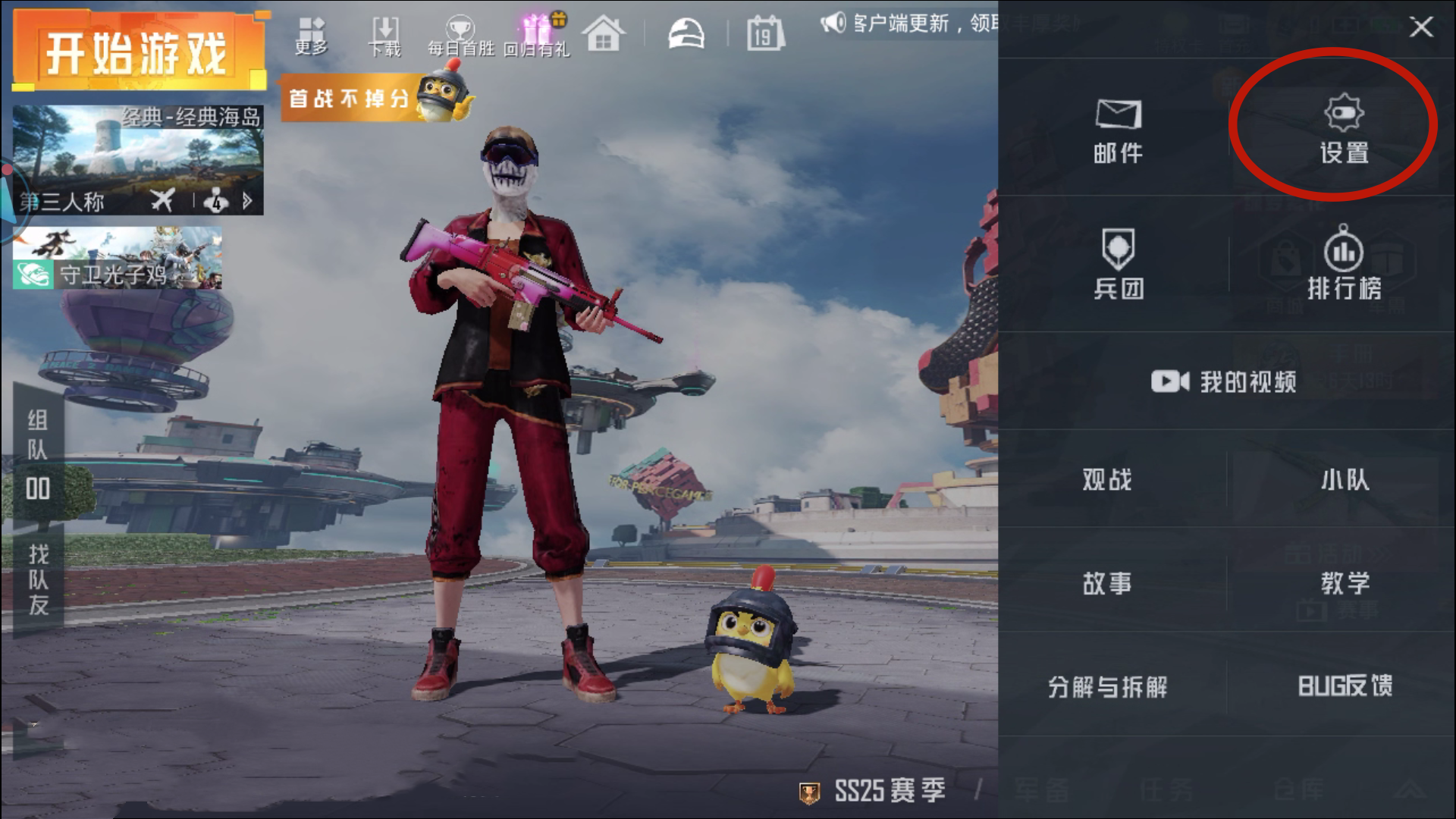Open the 设置 settings menu
The image size is (1456, 819).
1344,129
